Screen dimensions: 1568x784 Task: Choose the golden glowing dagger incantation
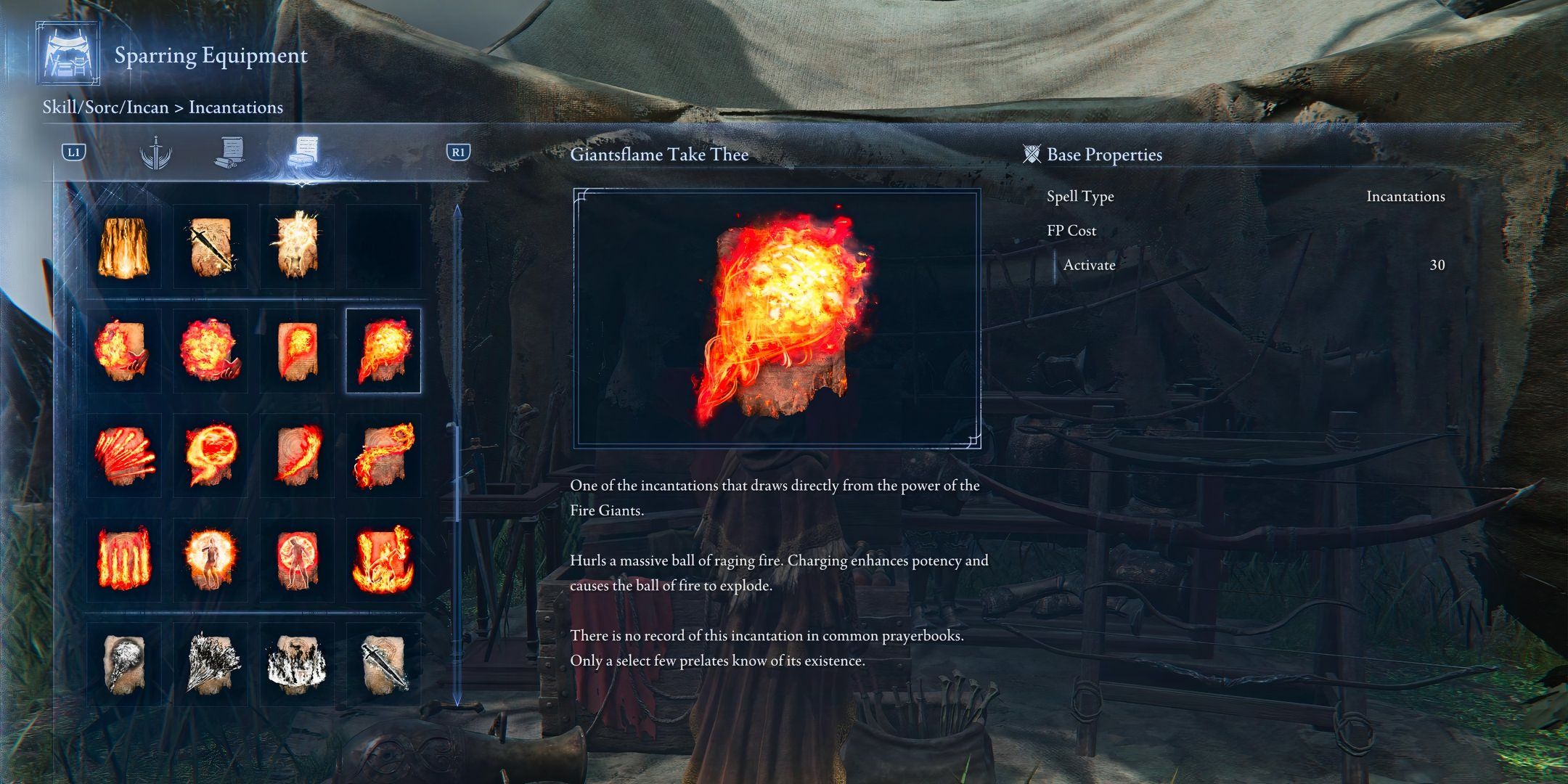click(x=211, y=247)
